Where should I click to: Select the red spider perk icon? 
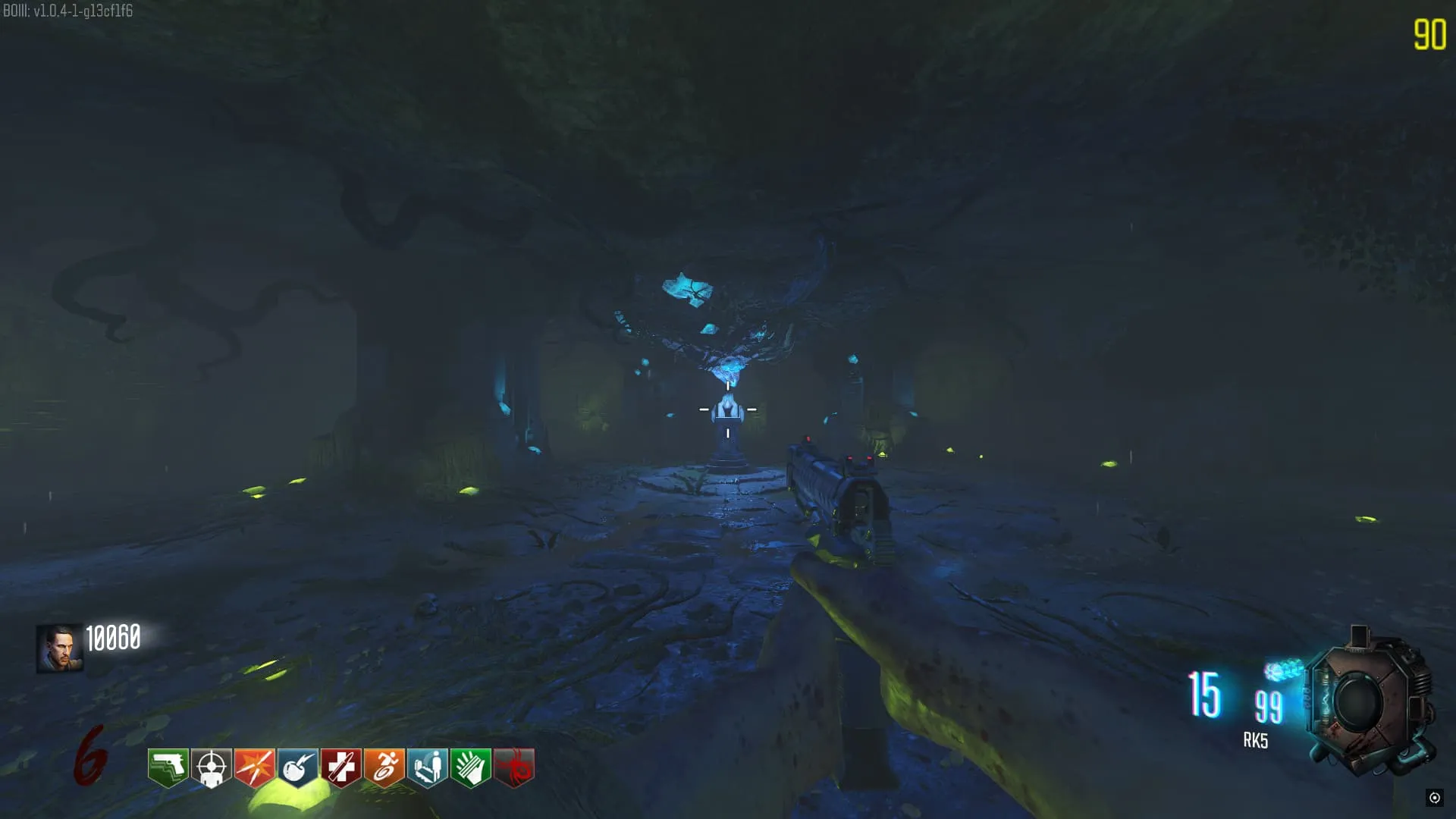click(x=514, y=767)
